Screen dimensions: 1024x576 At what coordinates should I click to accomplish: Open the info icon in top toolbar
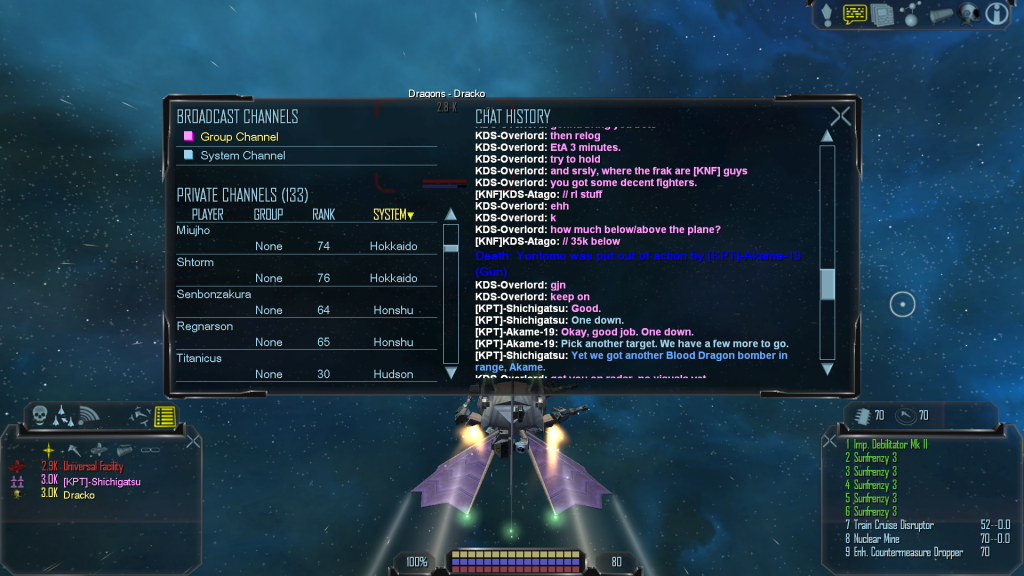[996, 14]
